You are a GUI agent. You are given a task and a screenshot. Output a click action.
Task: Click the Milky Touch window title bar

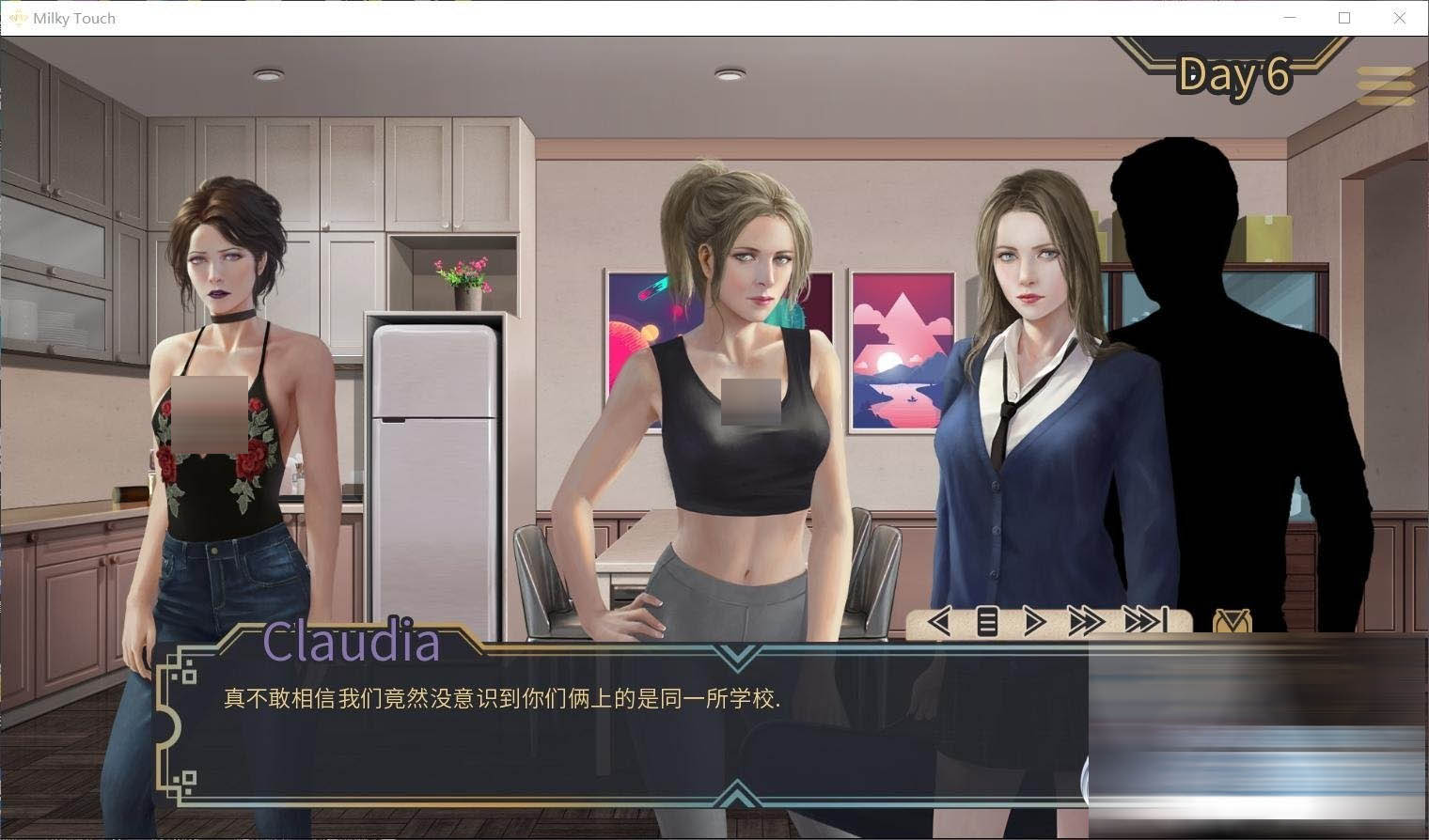[658, 17]
